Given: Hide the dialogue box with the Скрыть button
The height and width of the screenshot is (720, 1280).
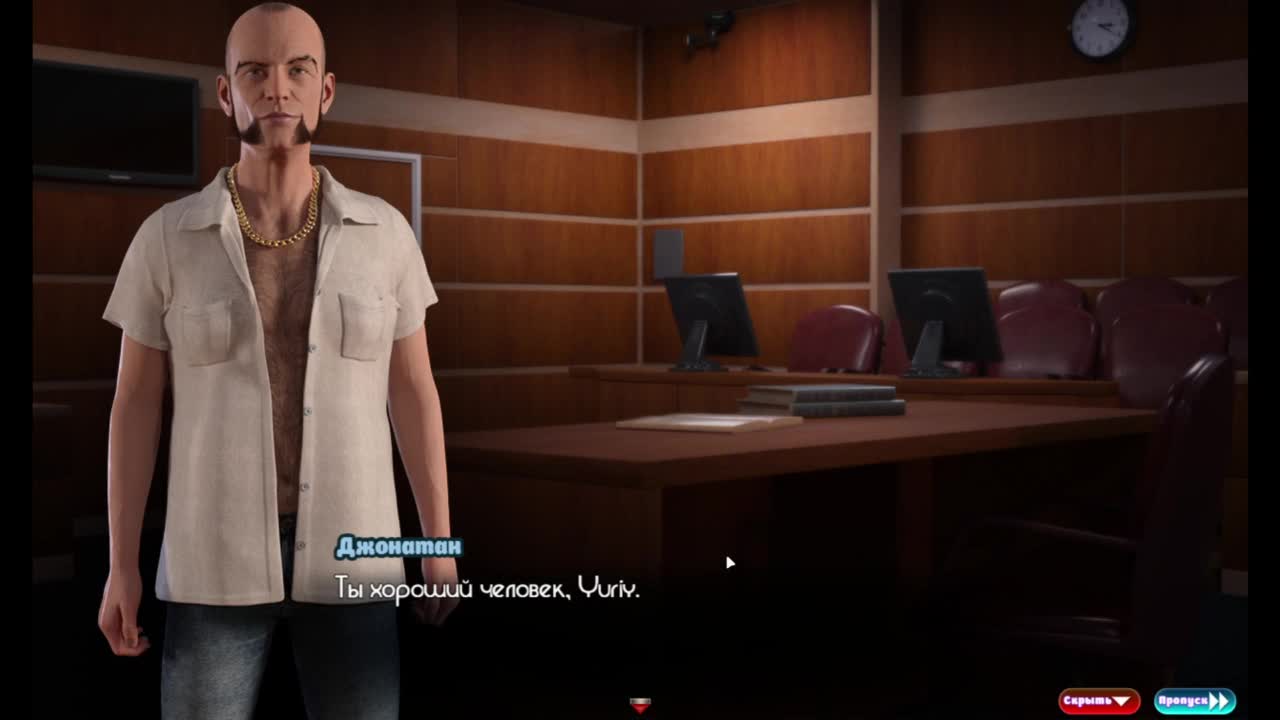Looking at the screenshot, I should tap(1098, 701).
